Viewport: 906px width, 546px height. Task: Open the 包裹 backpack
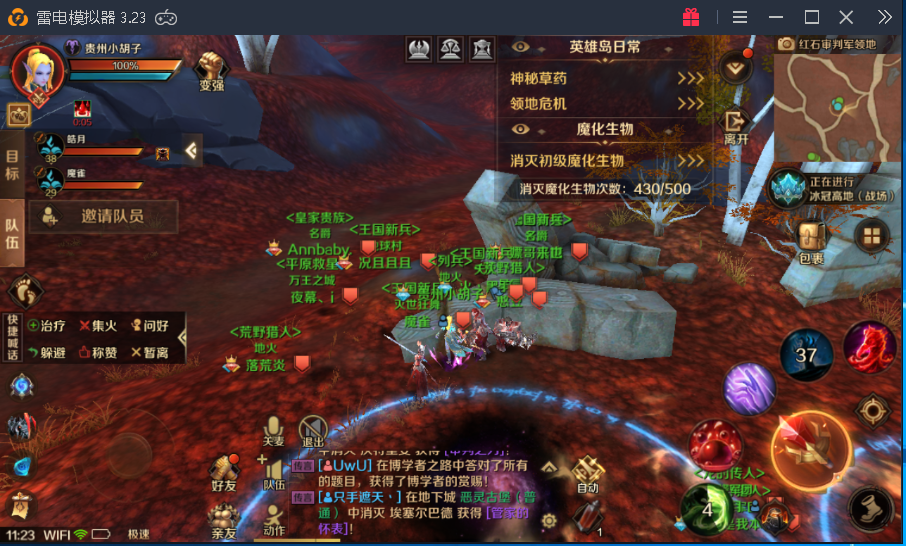point(810,241)
